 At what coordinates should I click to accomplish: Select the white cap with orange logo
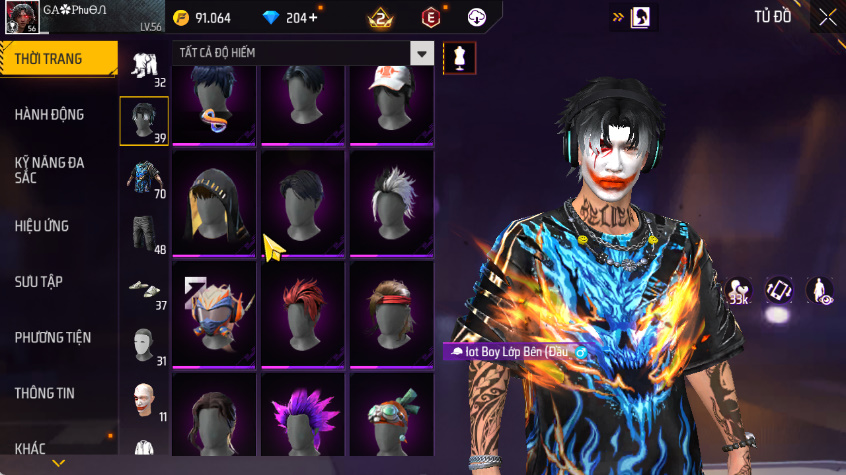[391, 100]
